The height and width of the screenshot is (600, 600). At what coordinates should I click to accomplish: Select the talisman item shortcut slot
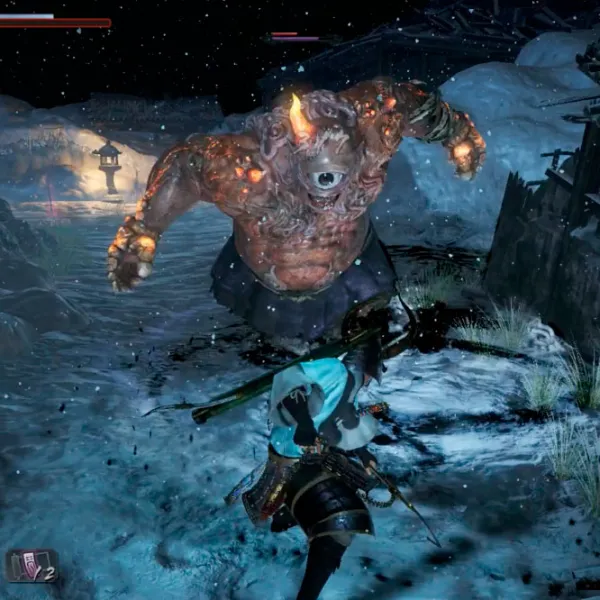pos(31,565)
